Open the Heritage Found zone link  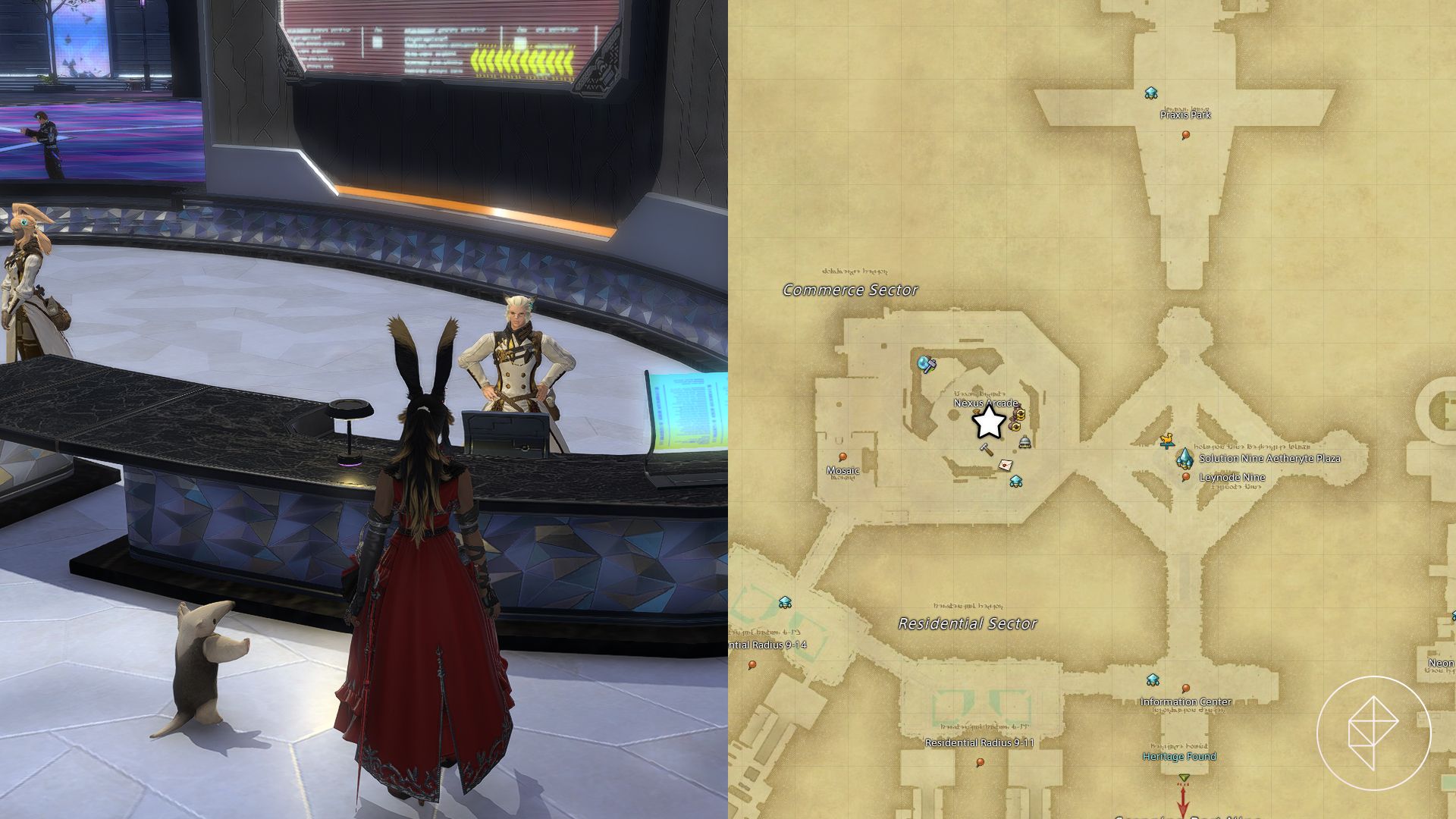[x=1180, y=756]
